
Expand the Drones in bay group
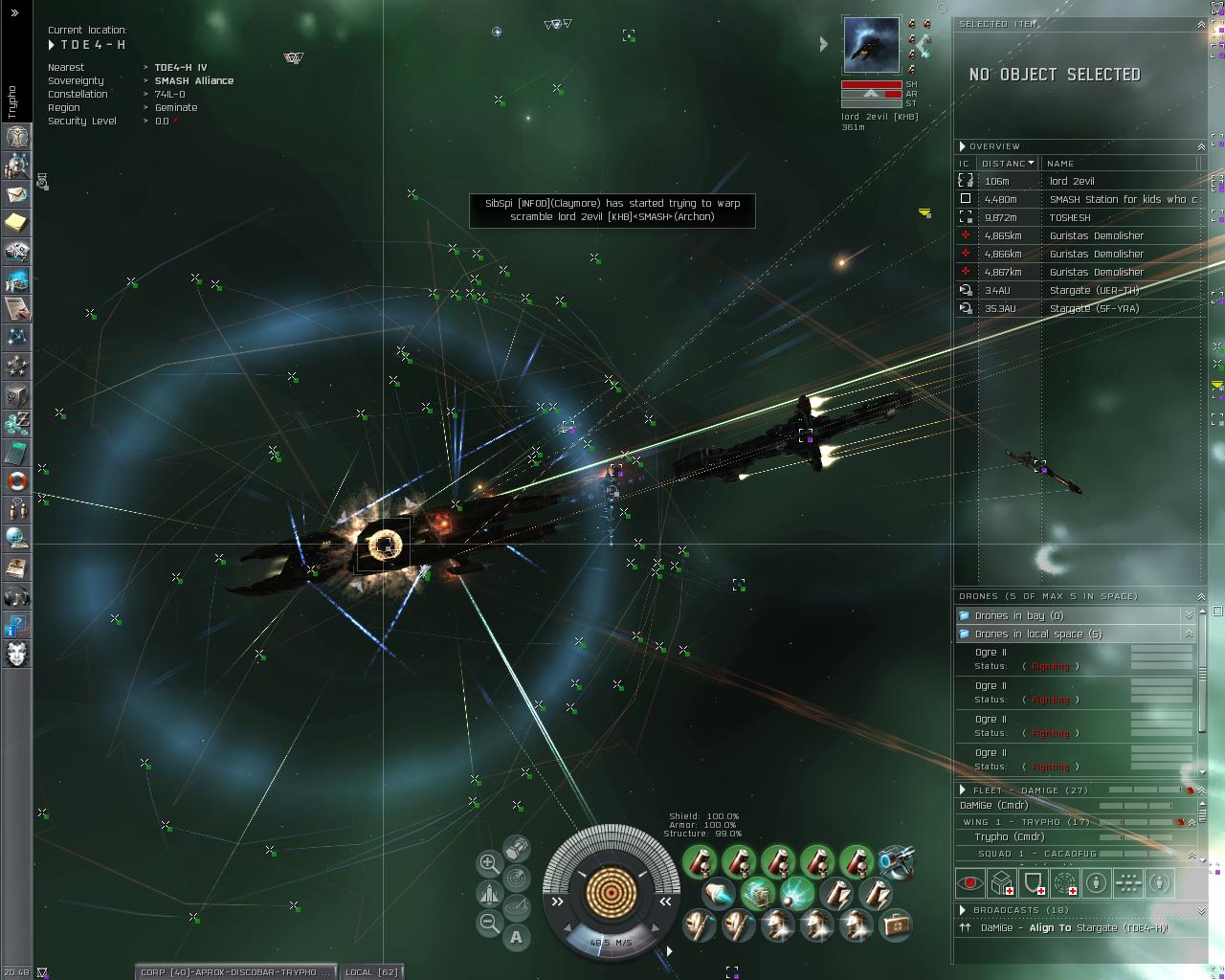click(x=1189, y=615)
